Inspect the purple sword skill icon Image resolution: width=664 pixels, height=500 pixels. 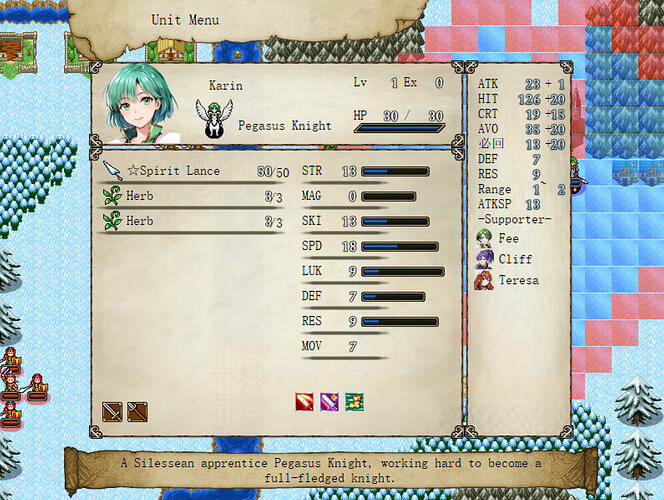(x=329, y=402)
